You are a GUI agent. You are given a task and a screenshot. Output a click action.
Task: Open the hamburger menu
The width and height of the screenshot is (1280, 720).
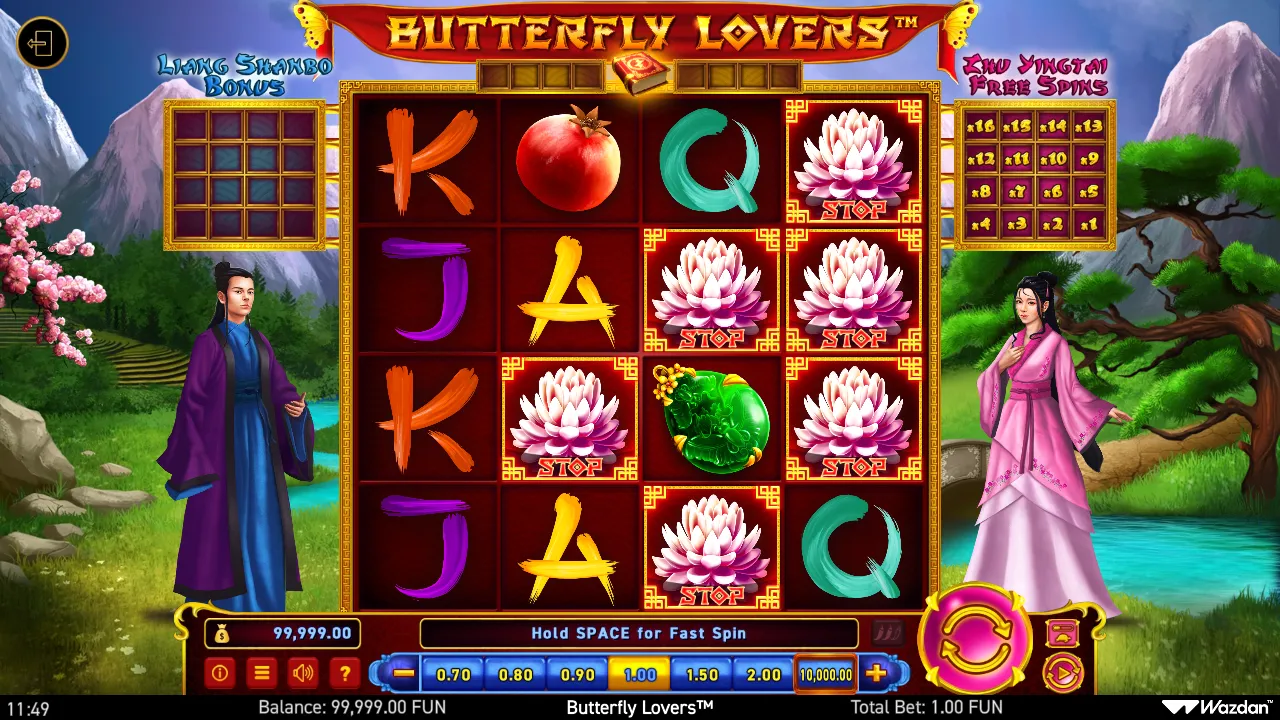260,673
